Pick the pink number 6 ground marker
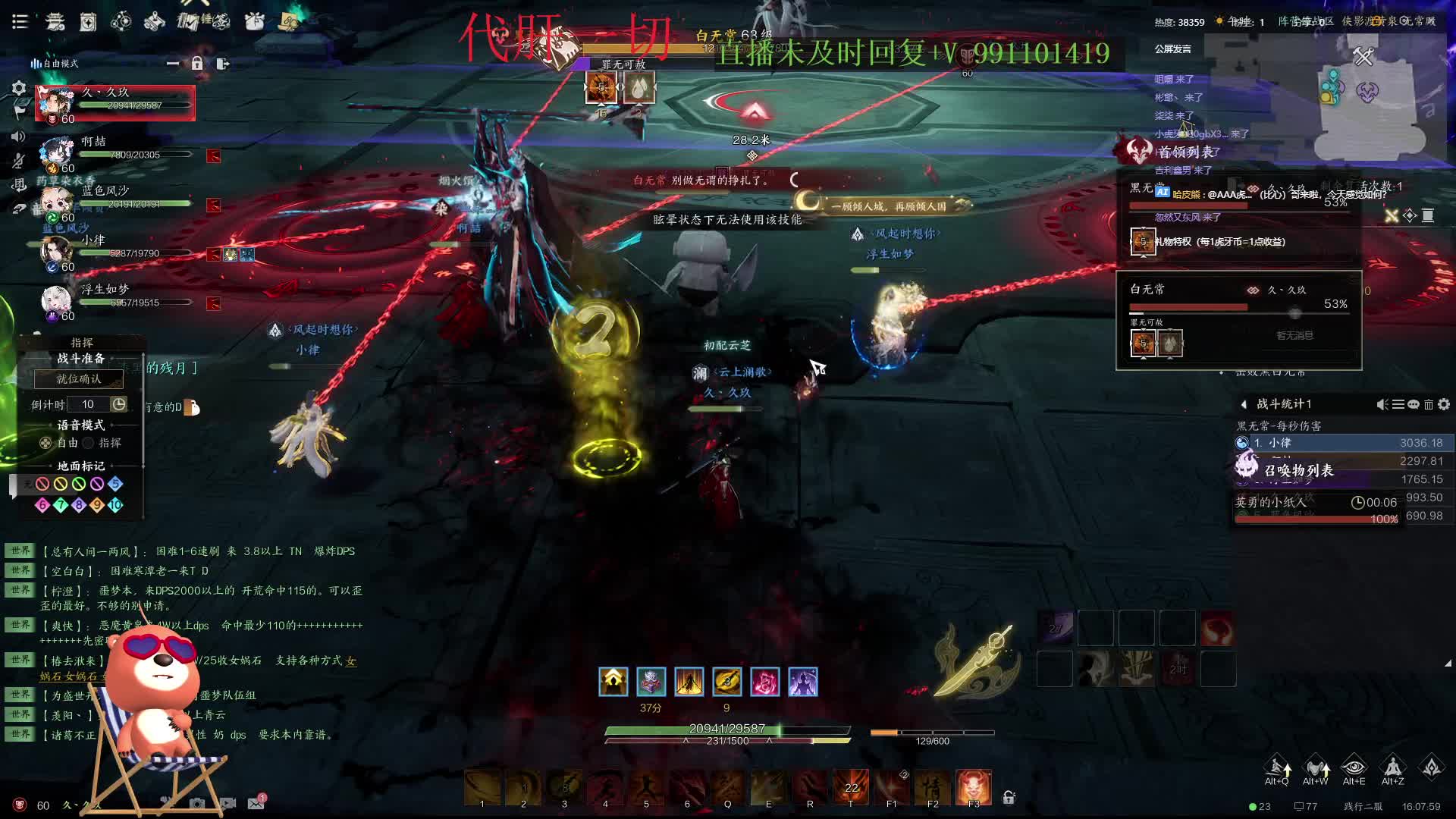The image size is (1456, 819). [42, 505]
